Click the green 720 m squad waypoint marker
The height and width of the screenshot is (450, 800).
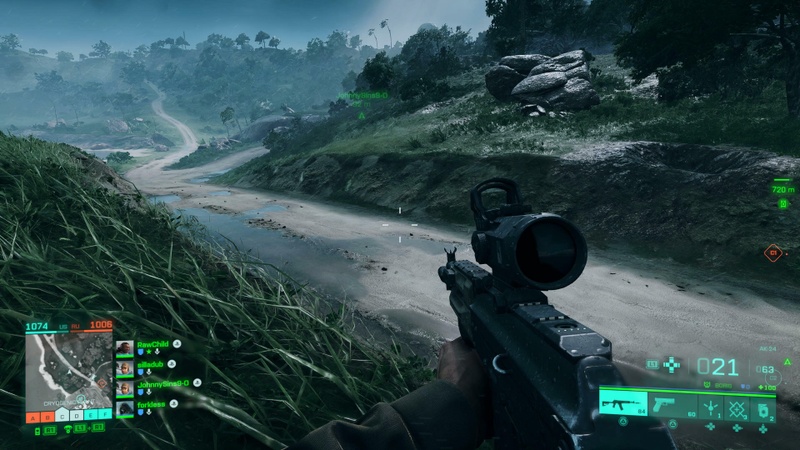782,187
